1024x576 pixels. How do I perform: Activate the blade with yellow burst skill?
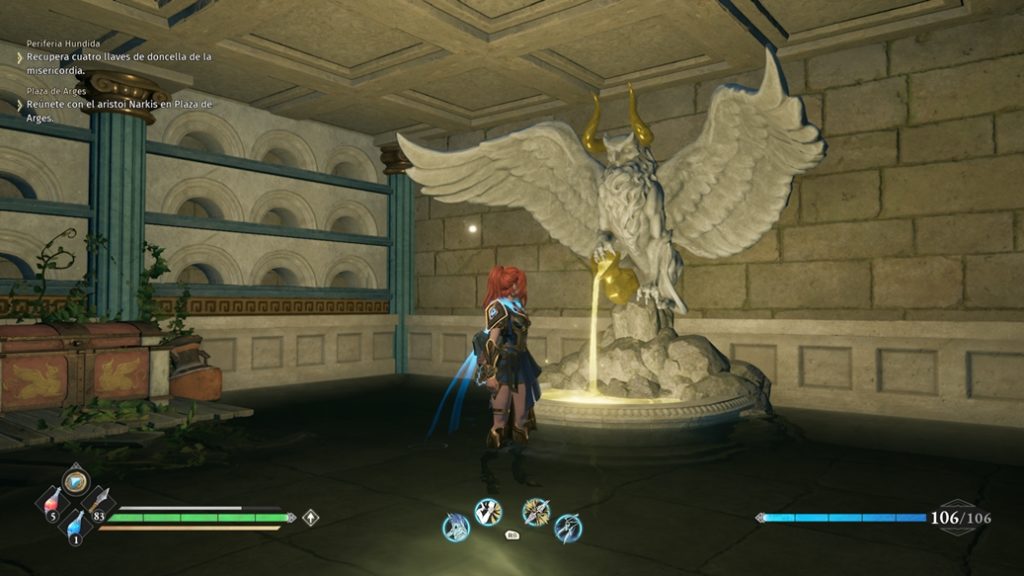(x=536, y=512)
